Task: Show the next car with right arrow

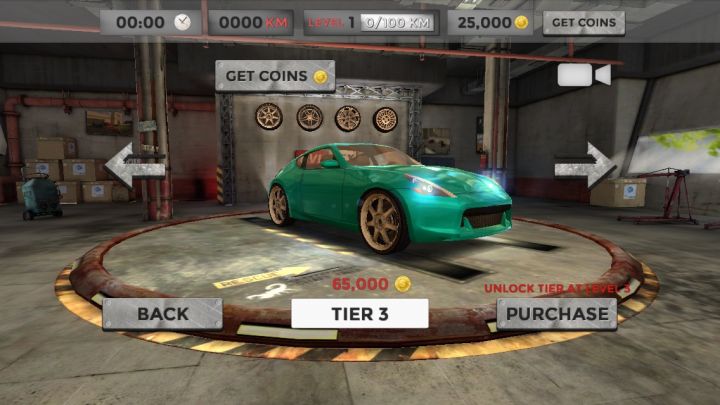Action: point(585,164)
